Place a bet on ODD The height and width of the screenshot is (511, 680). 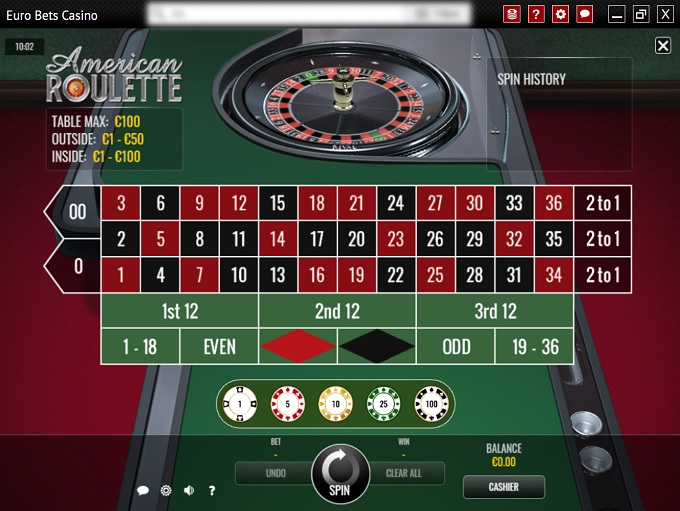click(456, 346)
